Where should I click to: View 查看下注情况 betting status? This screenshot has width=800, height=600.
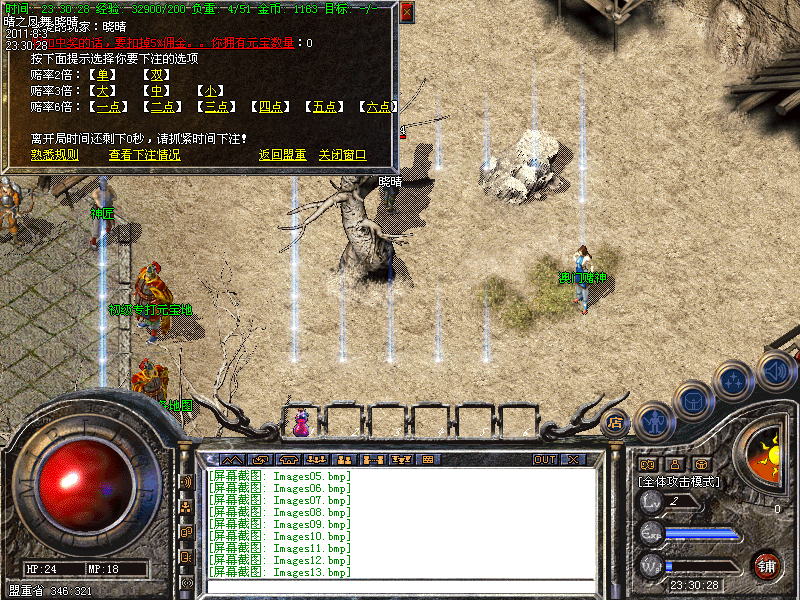[145, 155]
